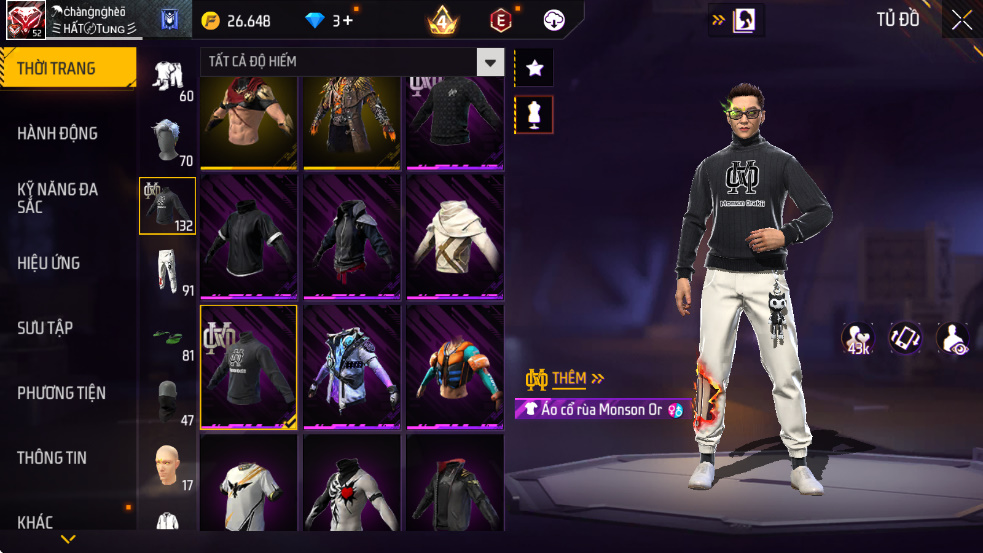Pick the purple and white hoodie item
This screenshot has height=553, width=983.
[x=352, y=366]
